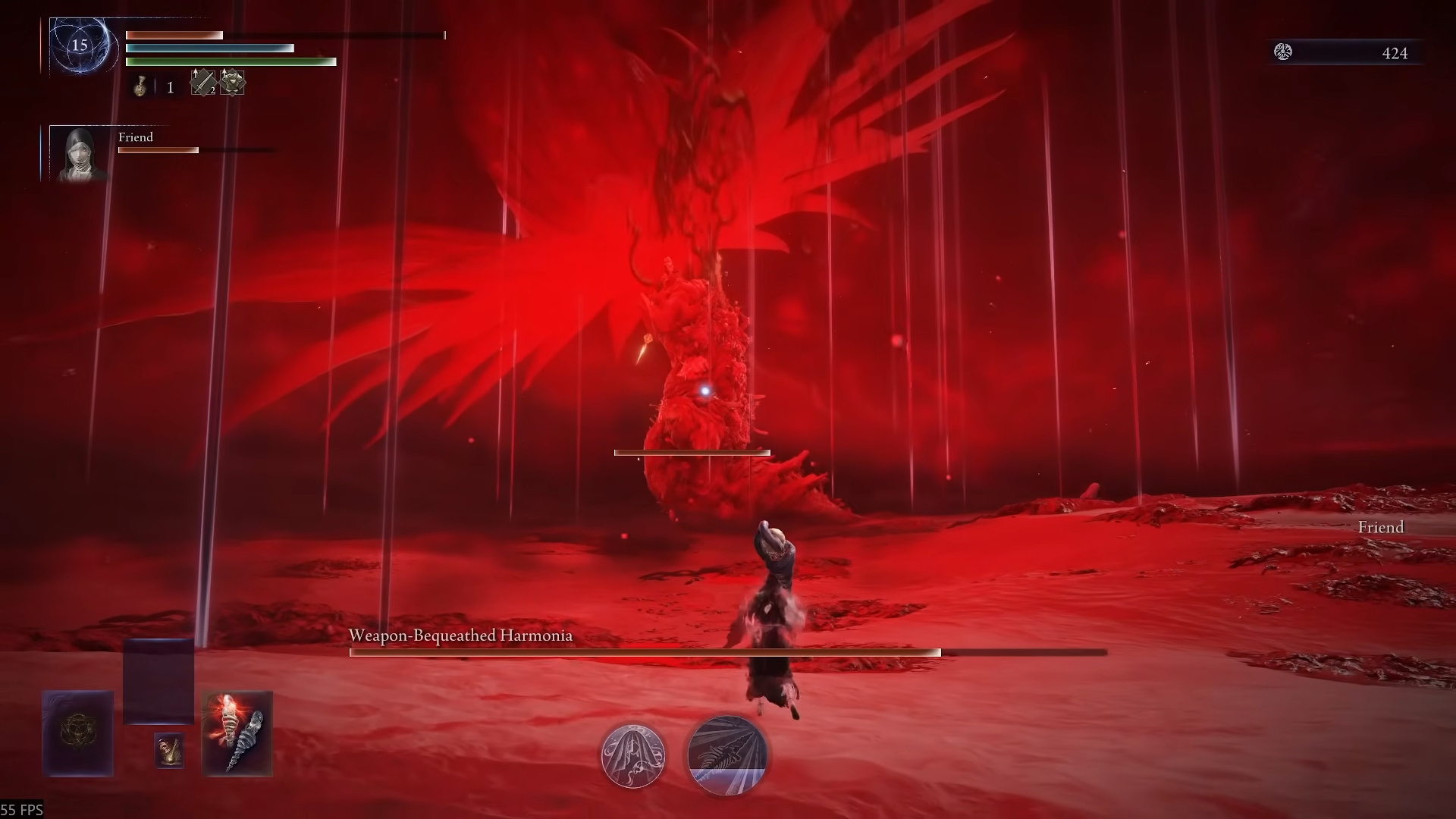Select the twin spiral weapons slot

click(237, 733)
